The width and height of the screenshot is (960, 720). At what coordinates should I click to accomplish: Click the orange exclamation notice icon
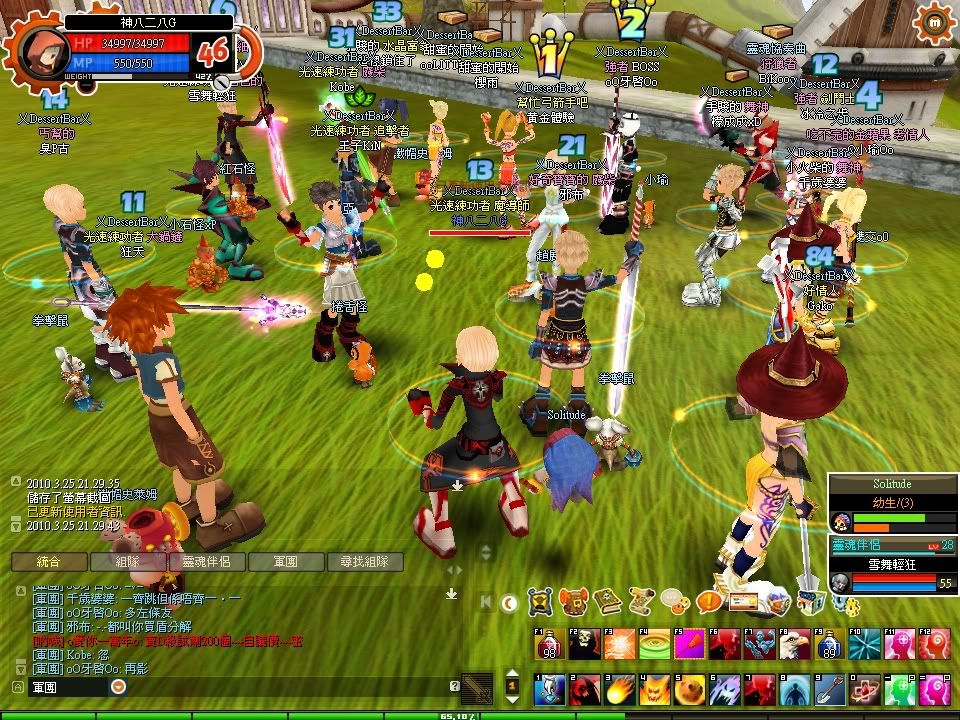(709, 602)
